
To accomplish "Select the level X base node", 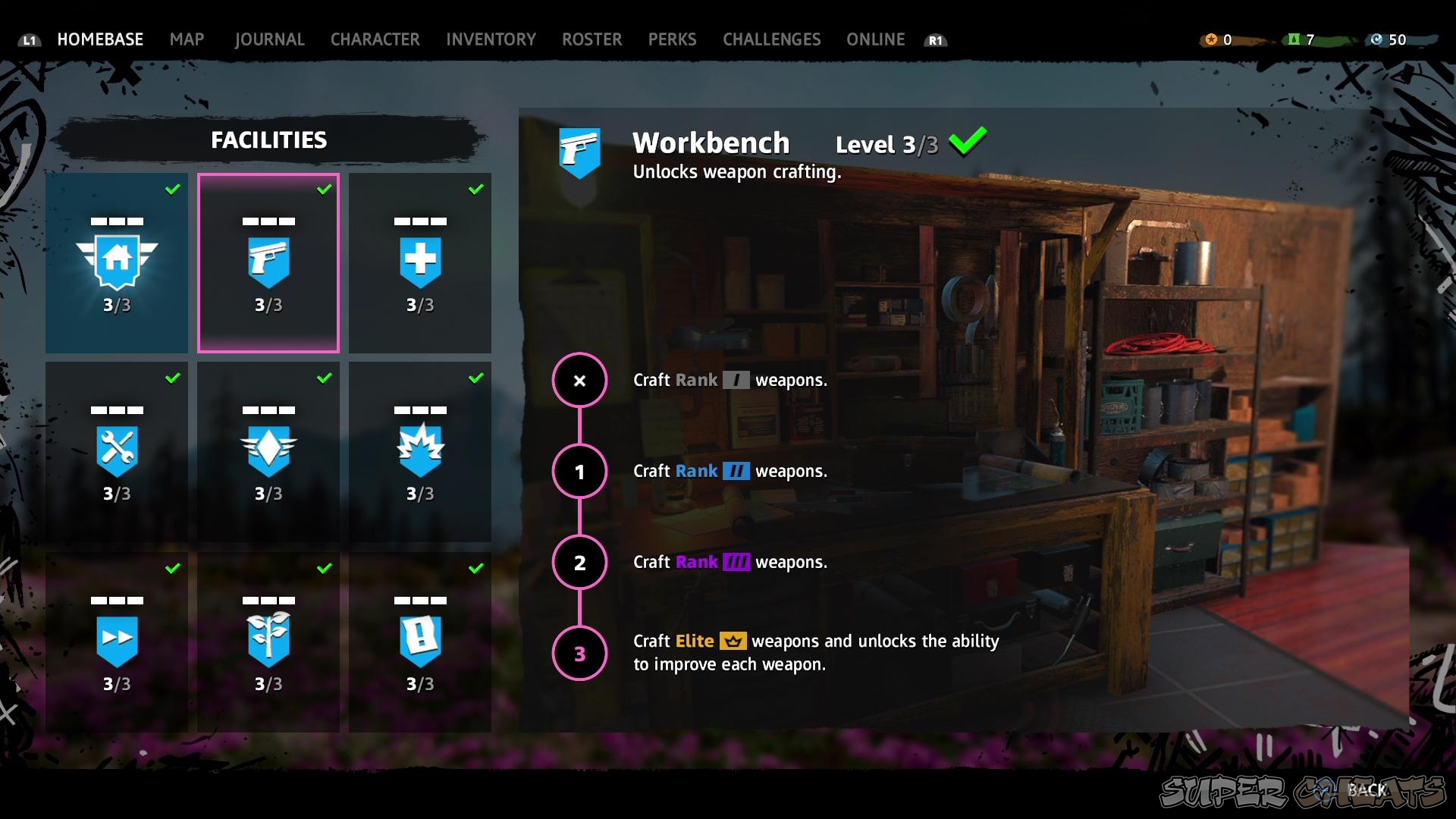I will tap(580, 380).
